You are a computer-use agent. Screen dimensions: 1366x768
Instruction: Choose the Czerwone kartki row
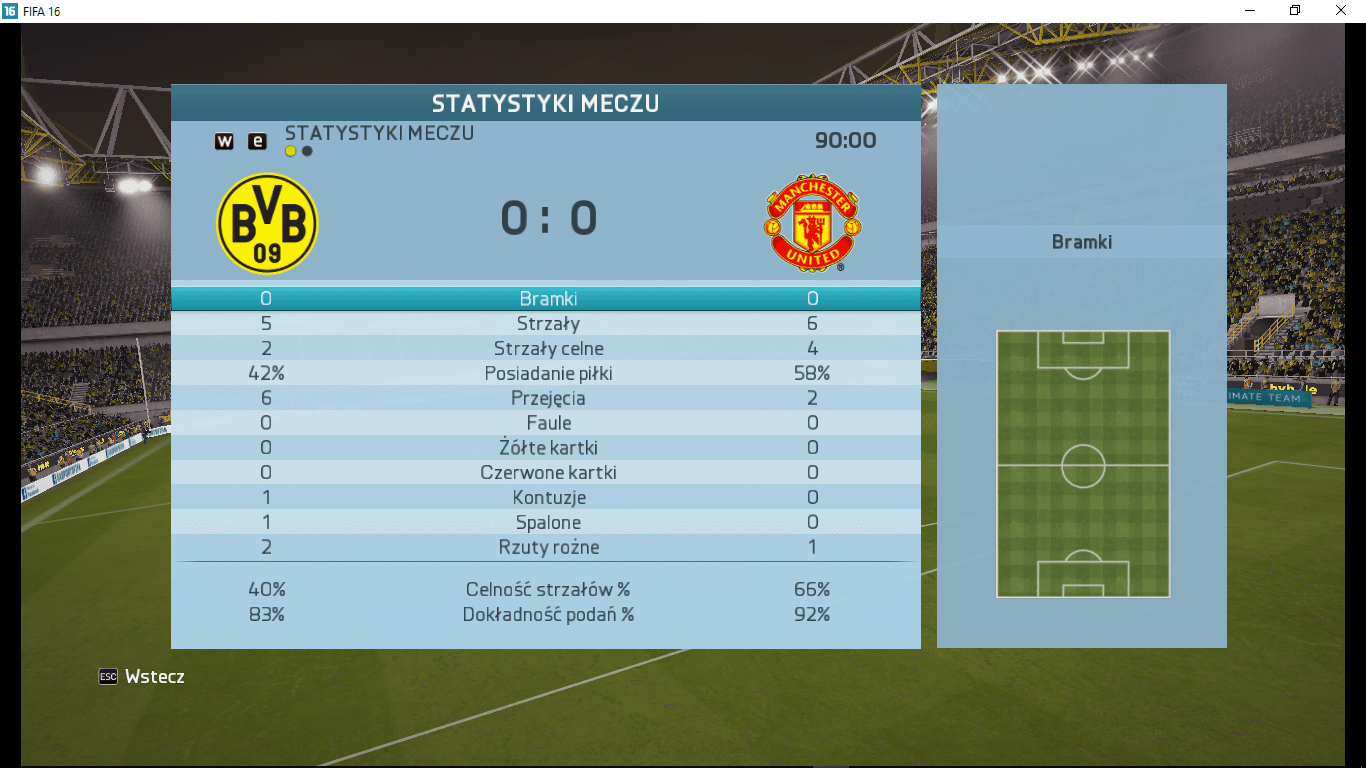(547, 473)
